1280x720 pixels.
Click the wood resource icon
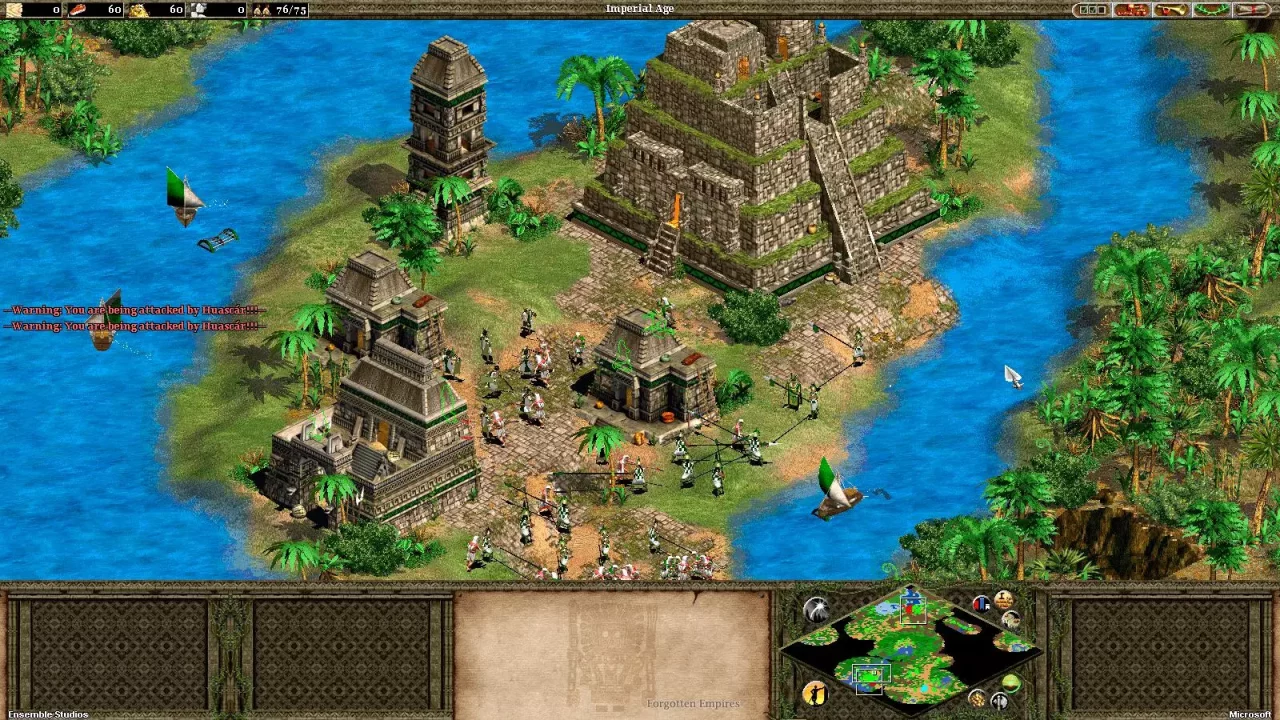click(x=14, y=10)
